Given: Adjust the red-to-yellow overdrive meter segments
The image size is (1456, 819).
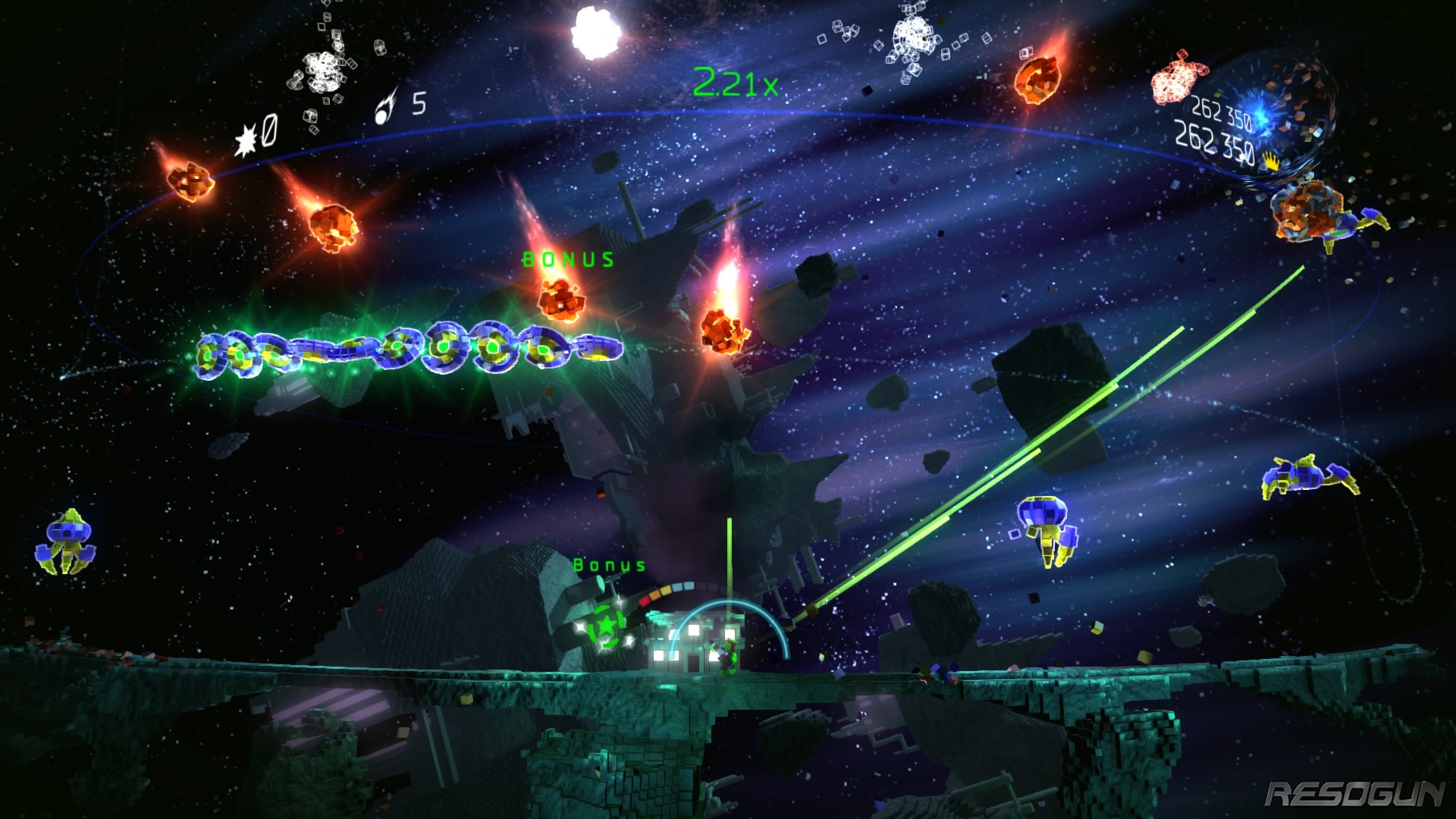Looking at the screenshot, I should tap(656, 593).
